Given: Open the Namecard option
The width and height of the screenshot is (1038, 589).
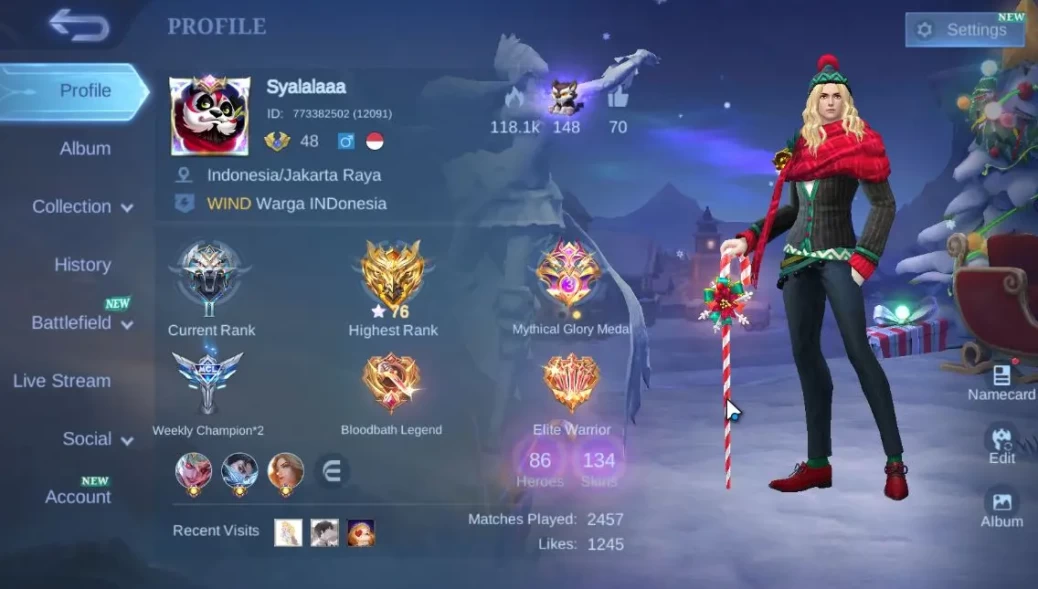Looking at the screenshot, I should (x=1001, y=382).
